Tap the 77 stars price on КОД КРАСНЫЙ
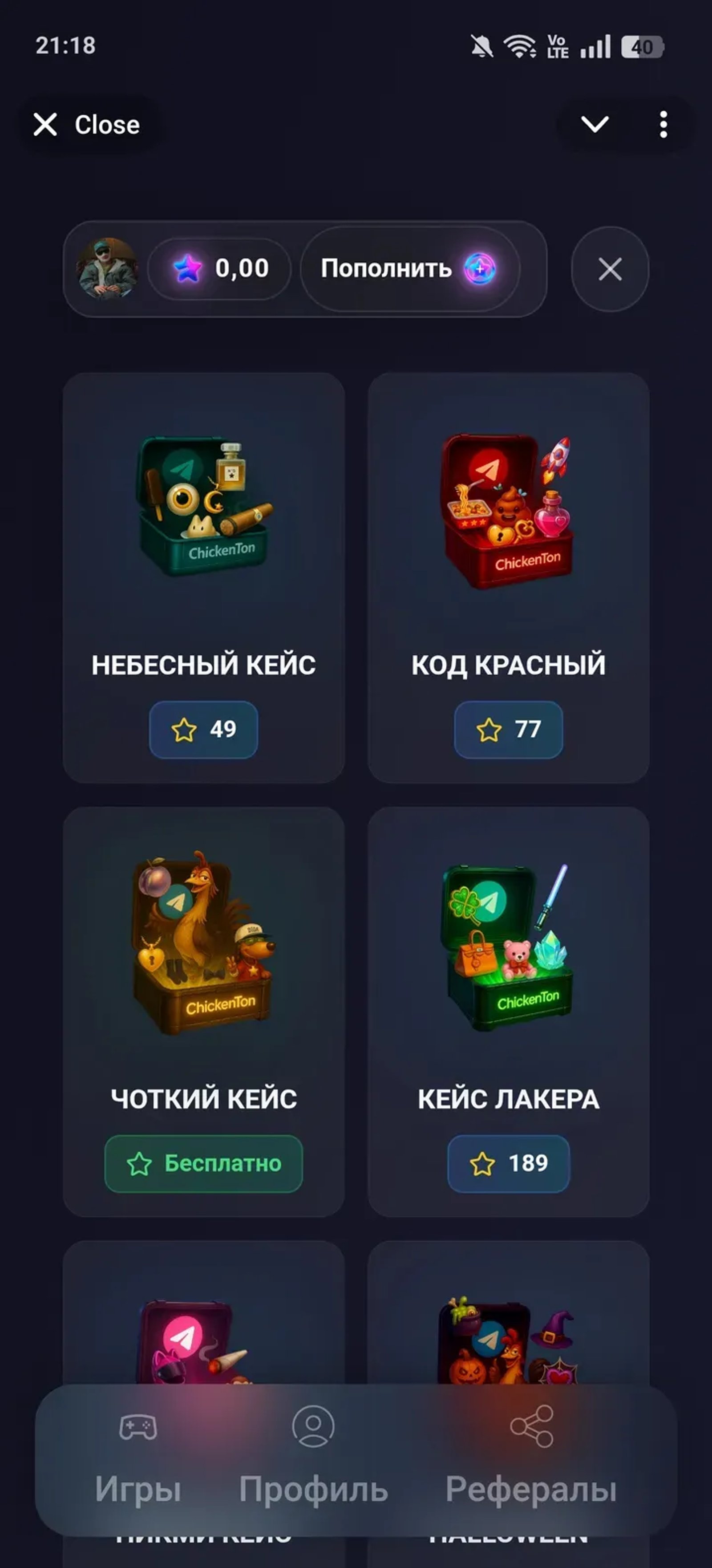This screenshot has width=712, height=1568. [x=509, y=730]
